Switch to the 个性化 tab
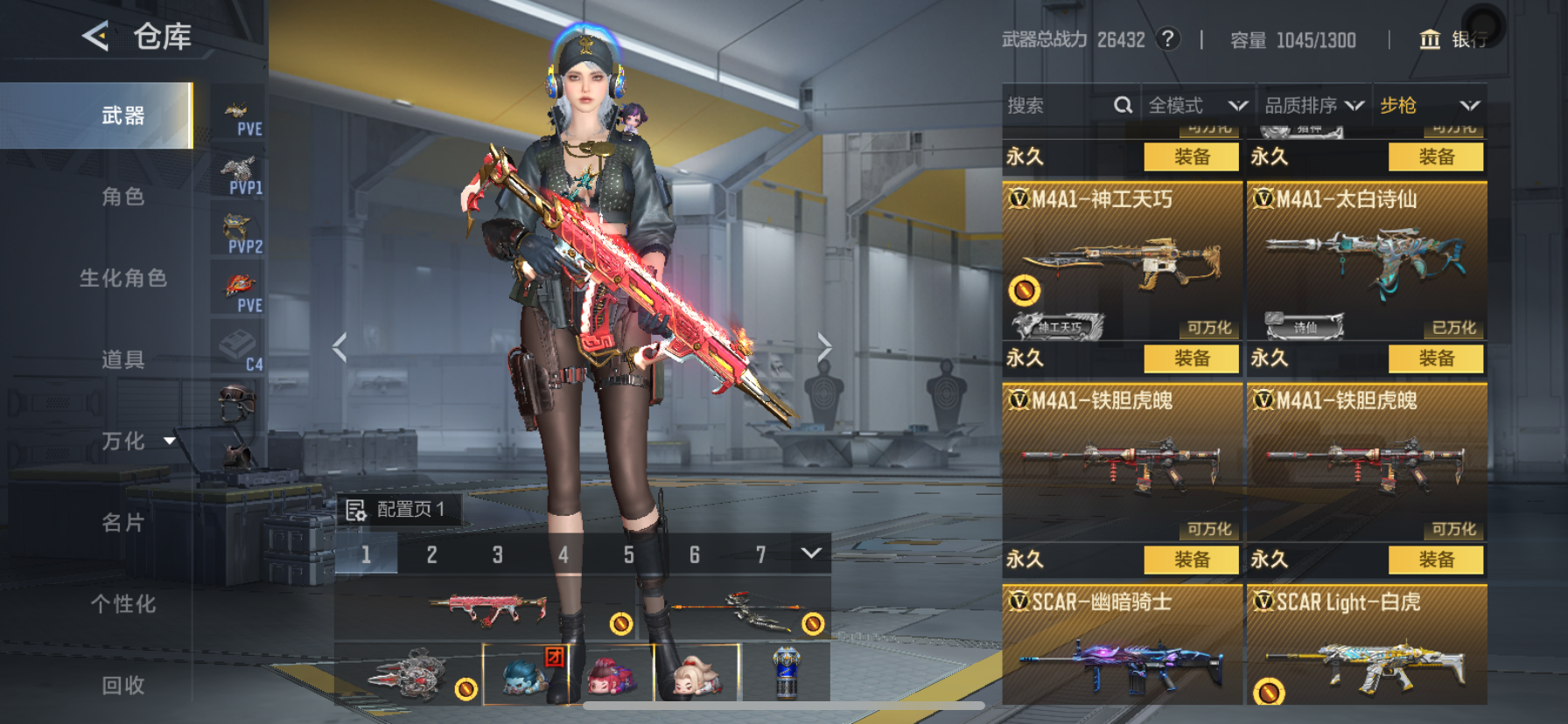1568x724 pixels. click(x=123, y=604)
